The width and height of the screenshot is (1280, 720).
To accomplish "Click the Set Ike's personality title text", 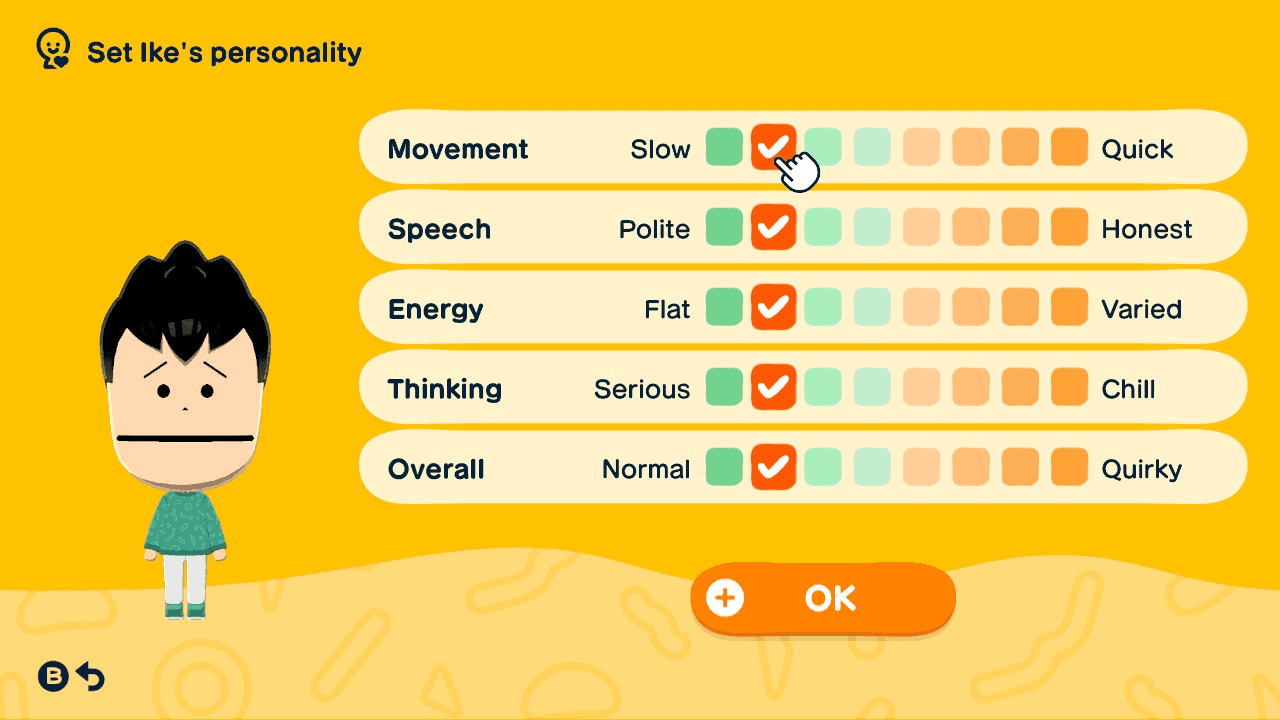I will click(x=224, y=51).
